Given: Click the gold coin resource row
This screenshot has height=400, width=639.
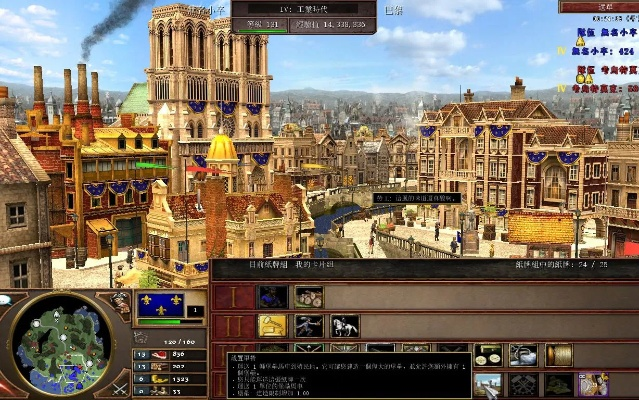Looking at the screenshot, I should coord(162,380).
